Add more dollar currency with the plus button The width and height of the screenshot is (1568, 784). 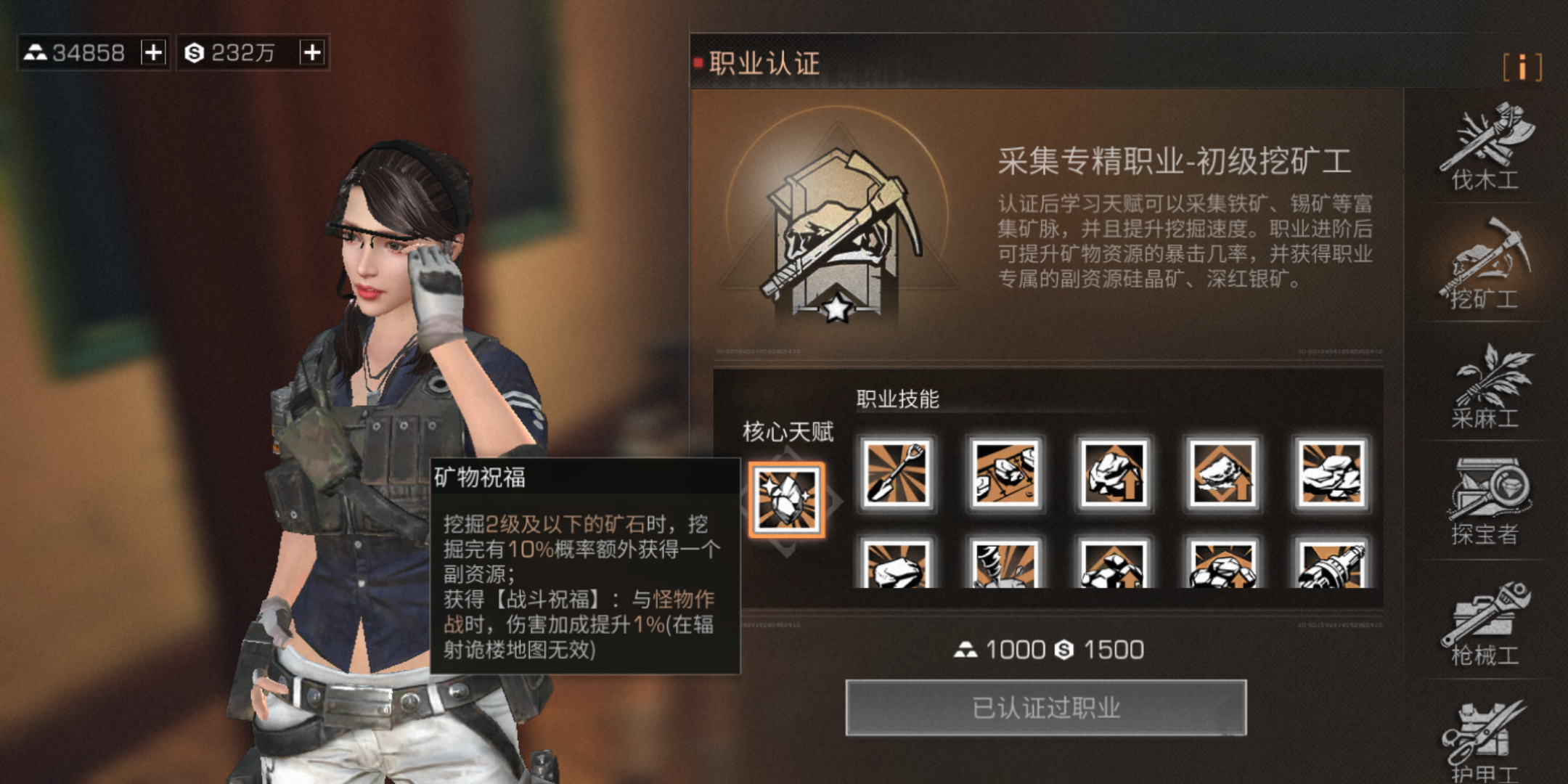tap(312, 52)
